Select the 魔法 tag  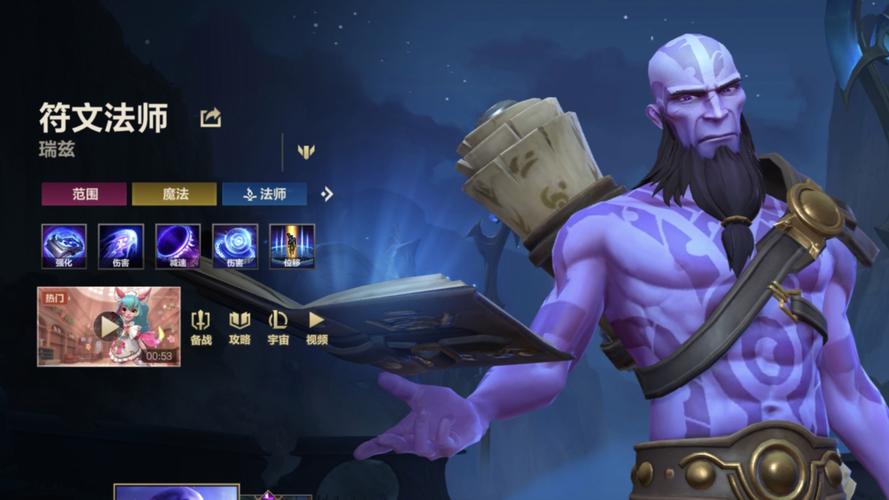click(x=174, y=194)
